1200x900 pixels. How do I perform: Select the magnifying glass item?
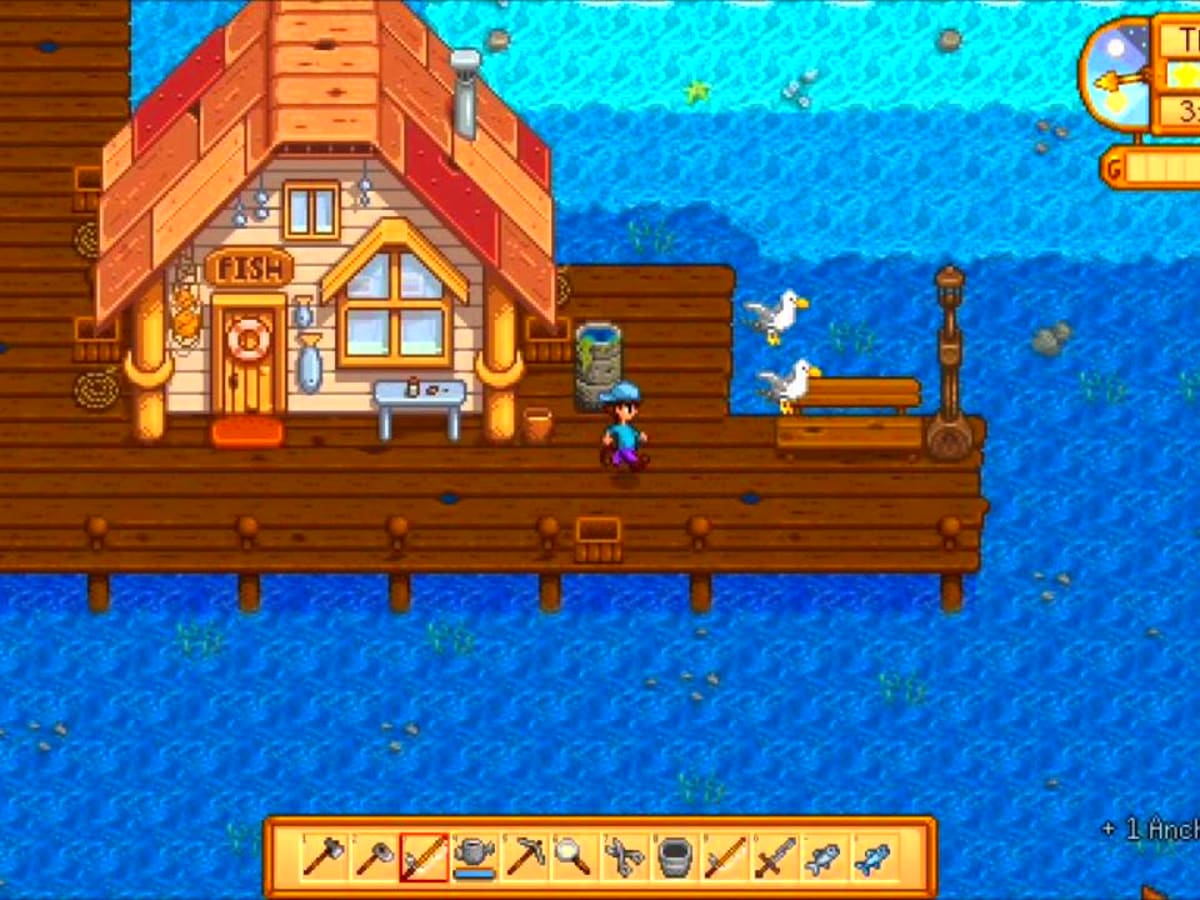point(573,857)
